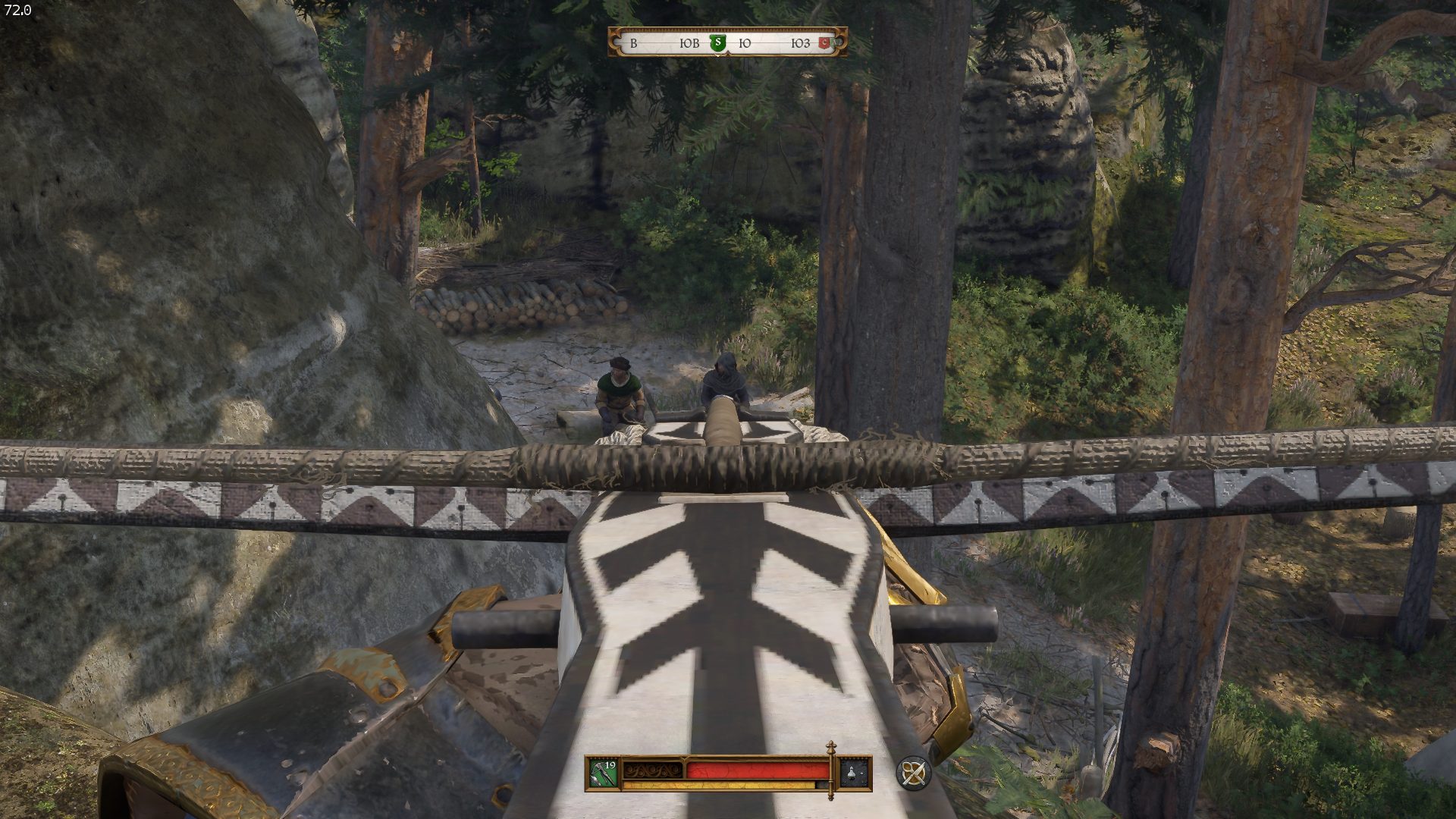Click the round crossed-out bow status icon
Screen dimensions: 1456x819
tap(913, 773)
